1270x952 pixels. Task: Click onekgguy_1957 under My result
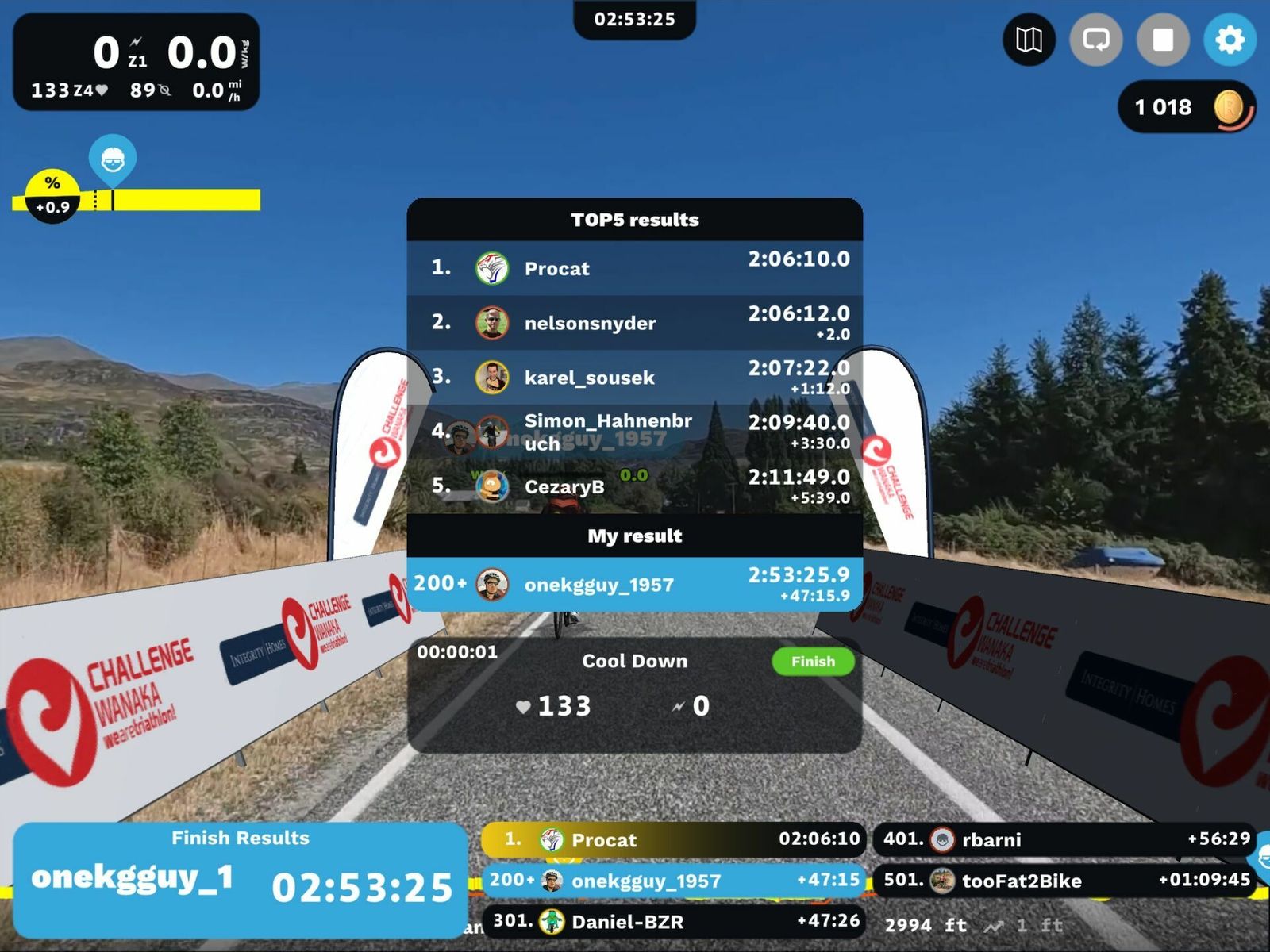coord(634,585)
